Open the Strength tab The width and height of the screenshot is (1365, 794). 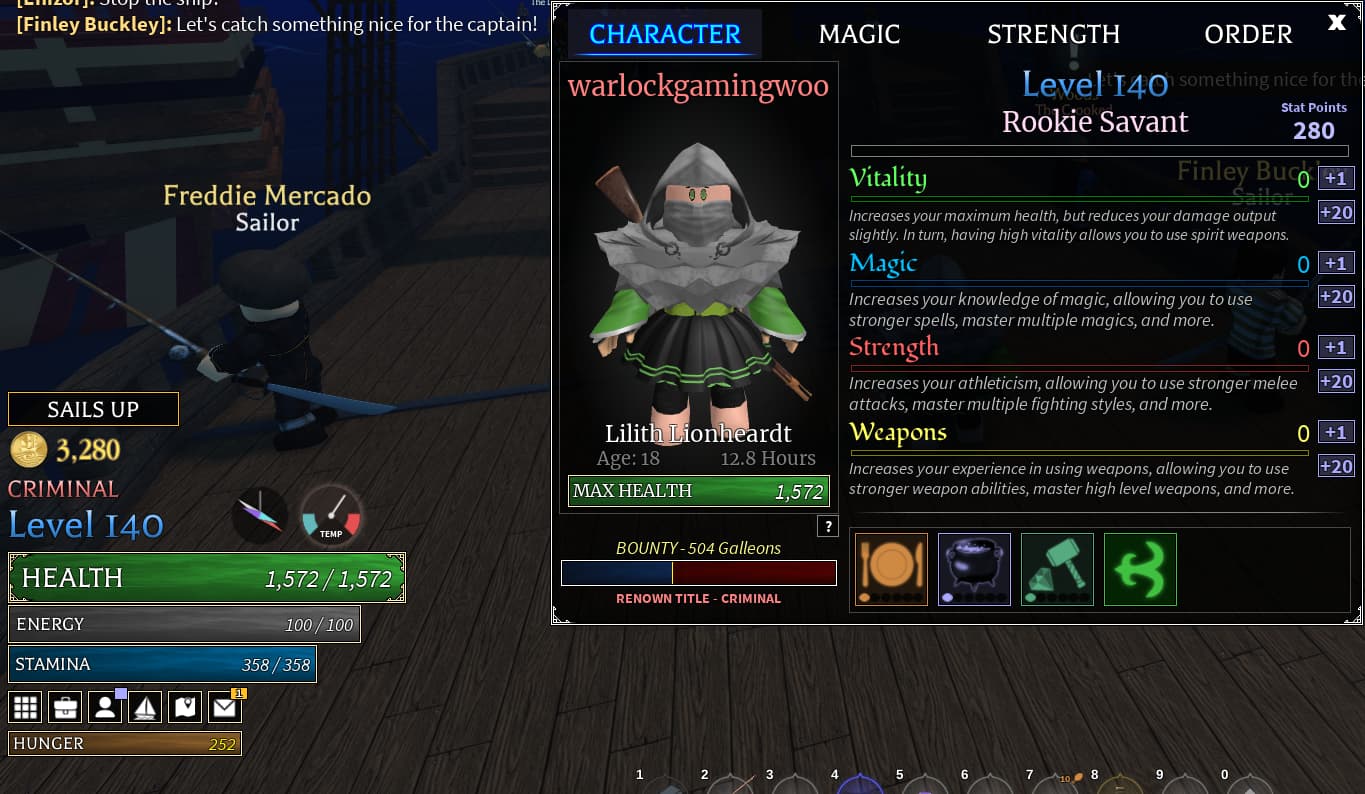[x=1053, y=34]
